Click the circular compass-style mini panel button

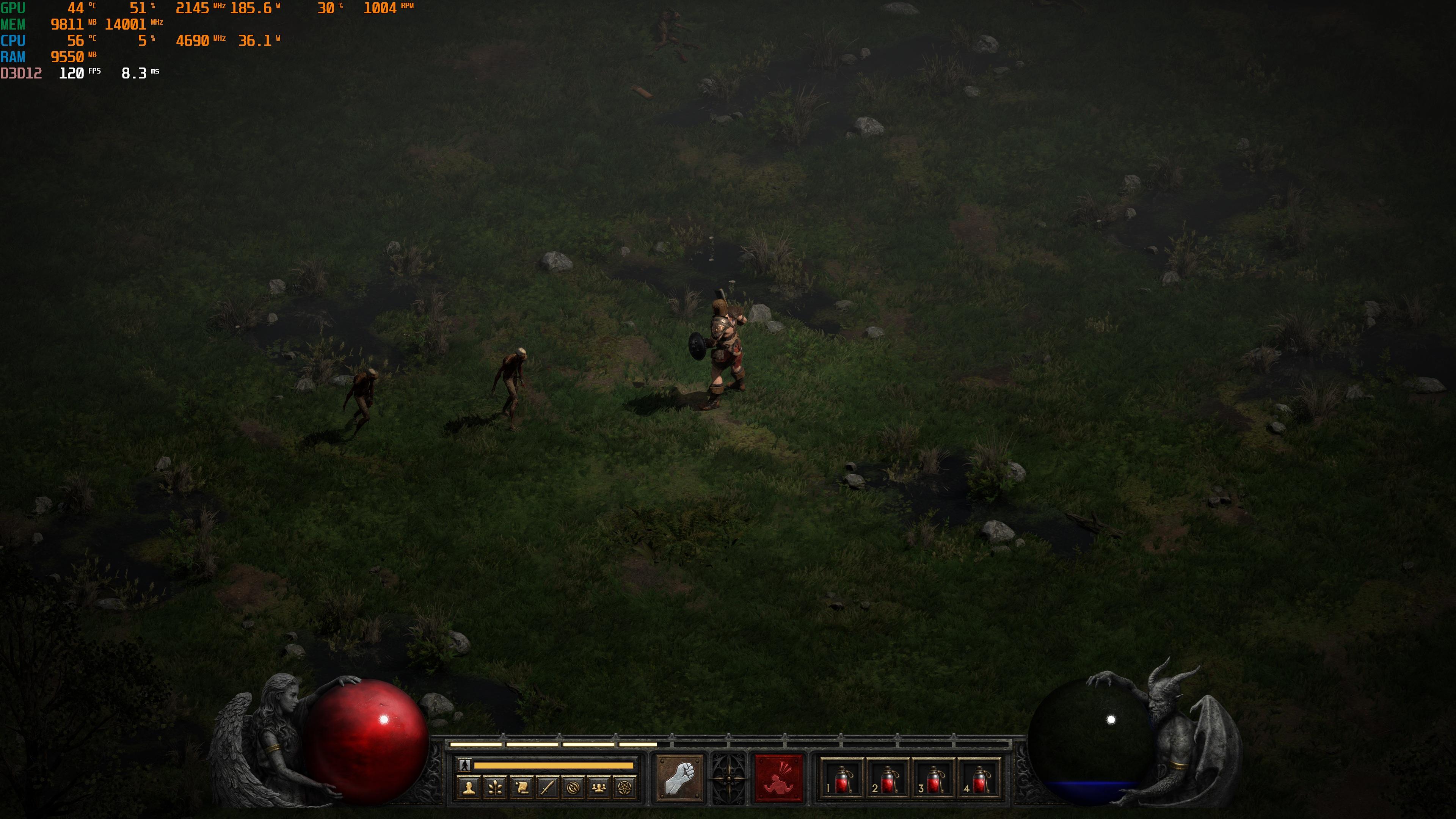coord(573,788)
